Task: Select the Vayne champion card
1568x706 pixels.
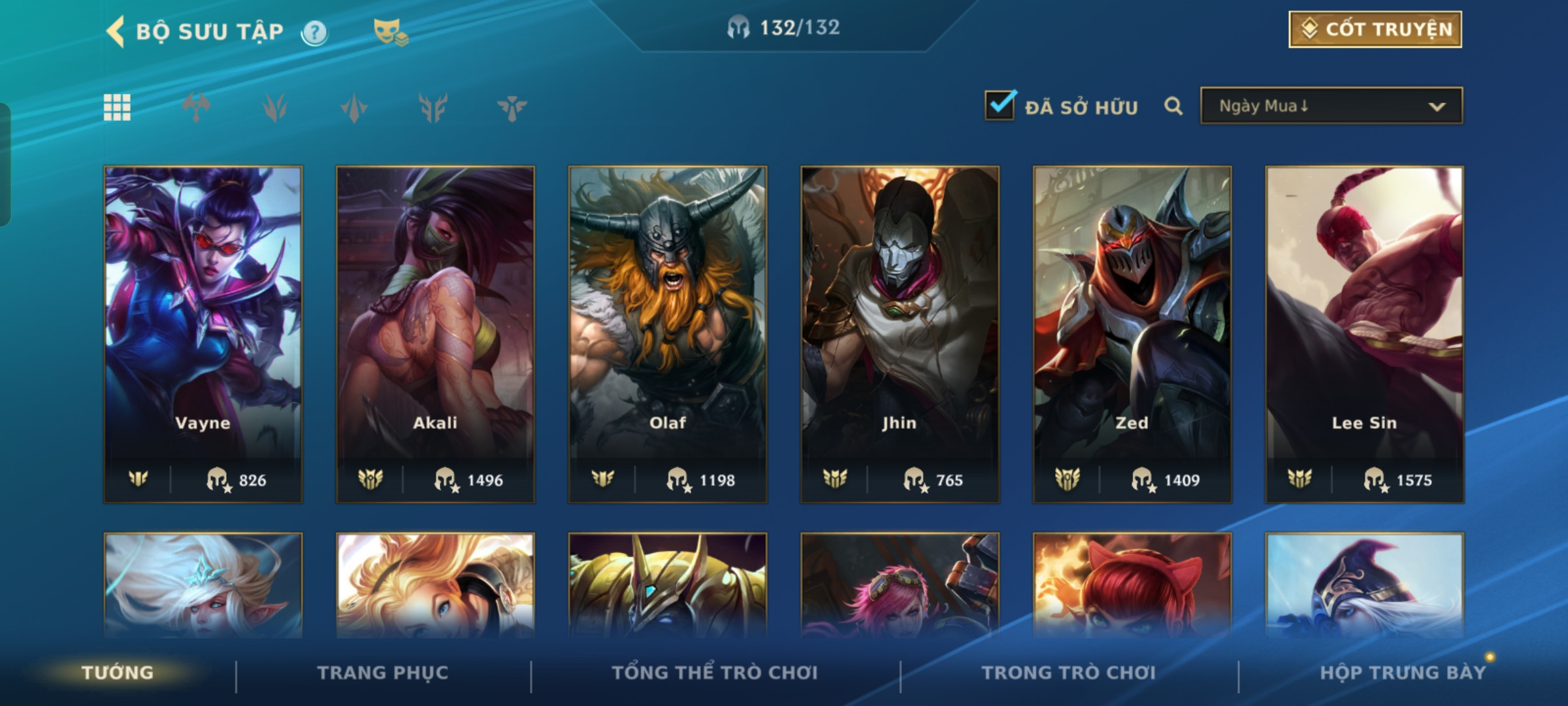Action: point(203,333)
